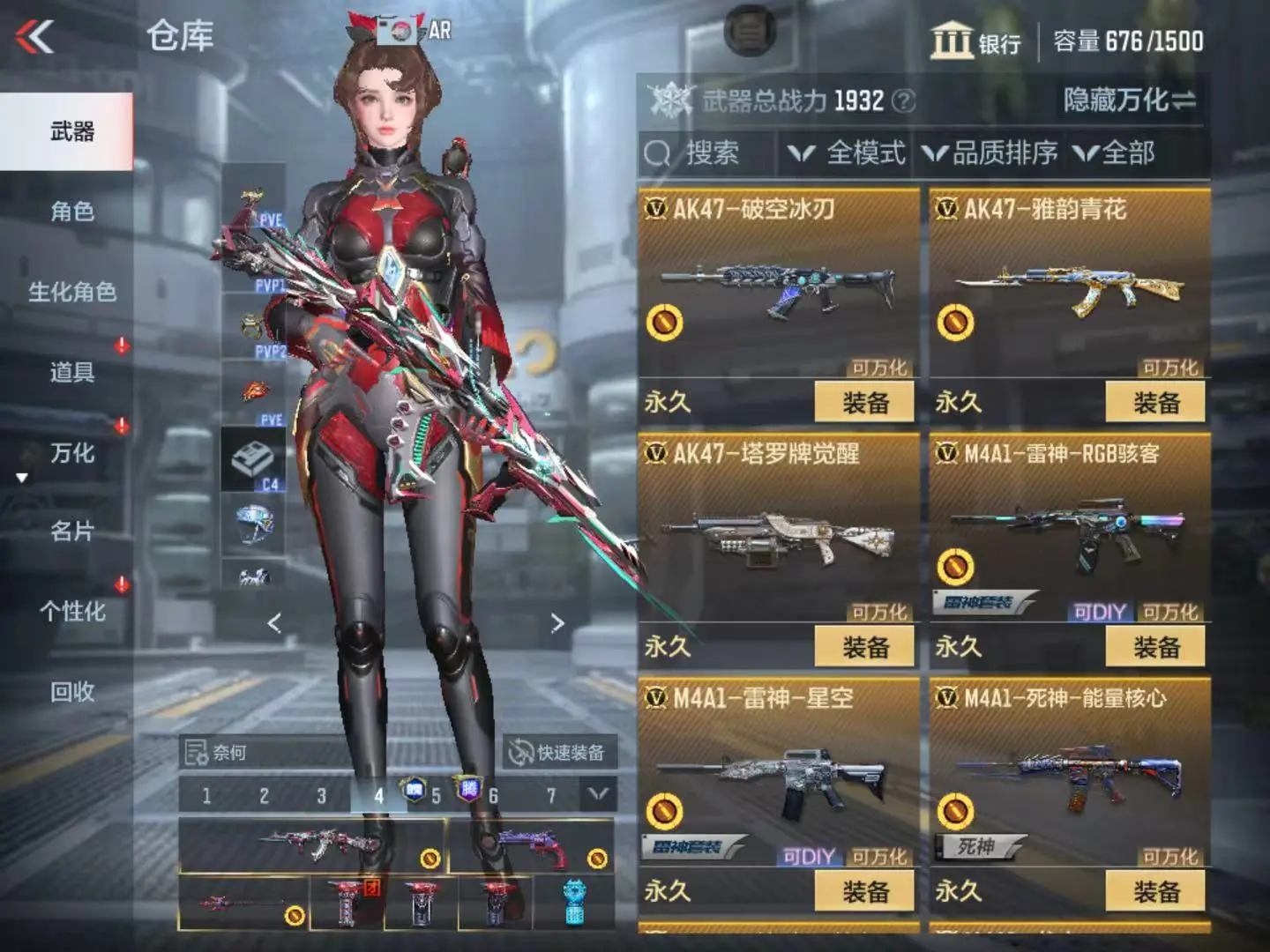This screenshot has height=952, width=1270.
Task: Equip the AK47-破空冰刃
Action: click(864, 403)
